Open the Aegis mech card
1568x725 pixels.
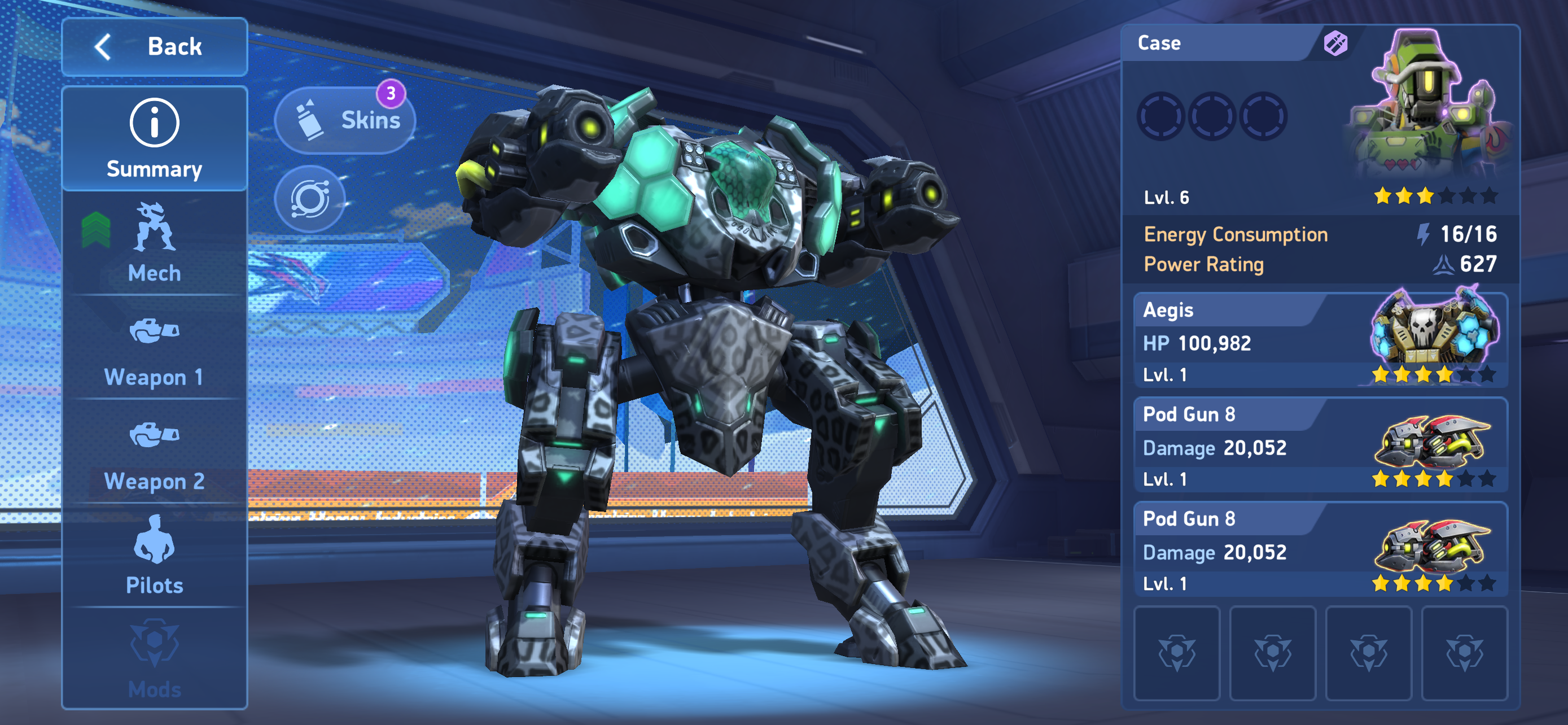[1320, 341]
